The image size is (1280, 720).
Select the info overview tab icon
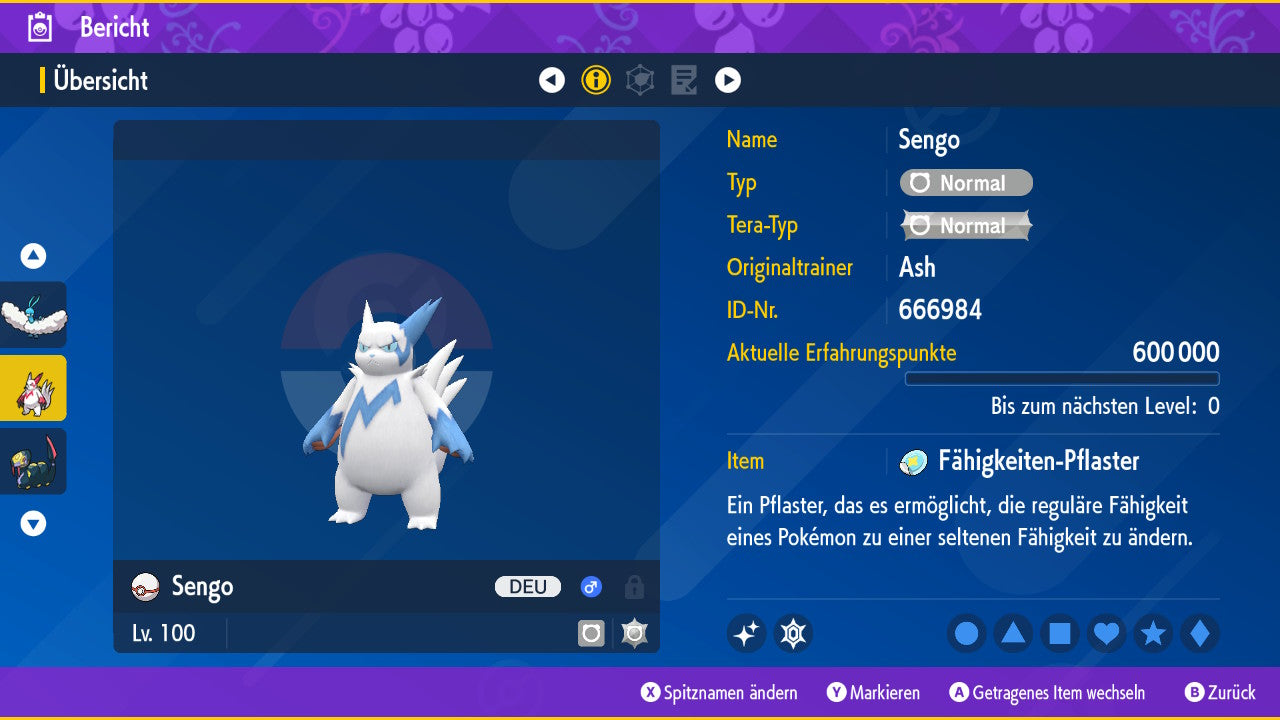(x=596, y=80)
